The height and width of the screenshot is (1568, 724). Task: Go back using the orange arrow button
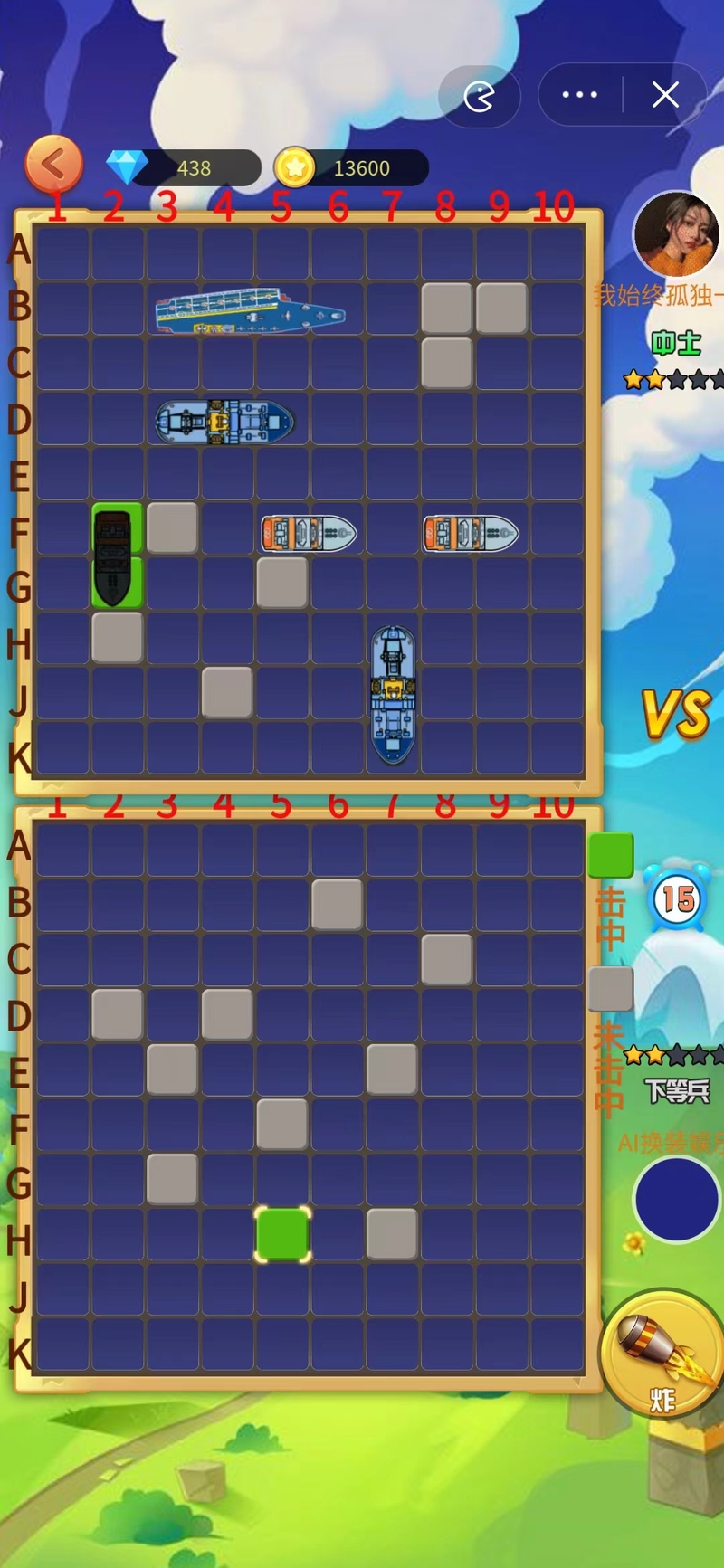coord(54,165)
